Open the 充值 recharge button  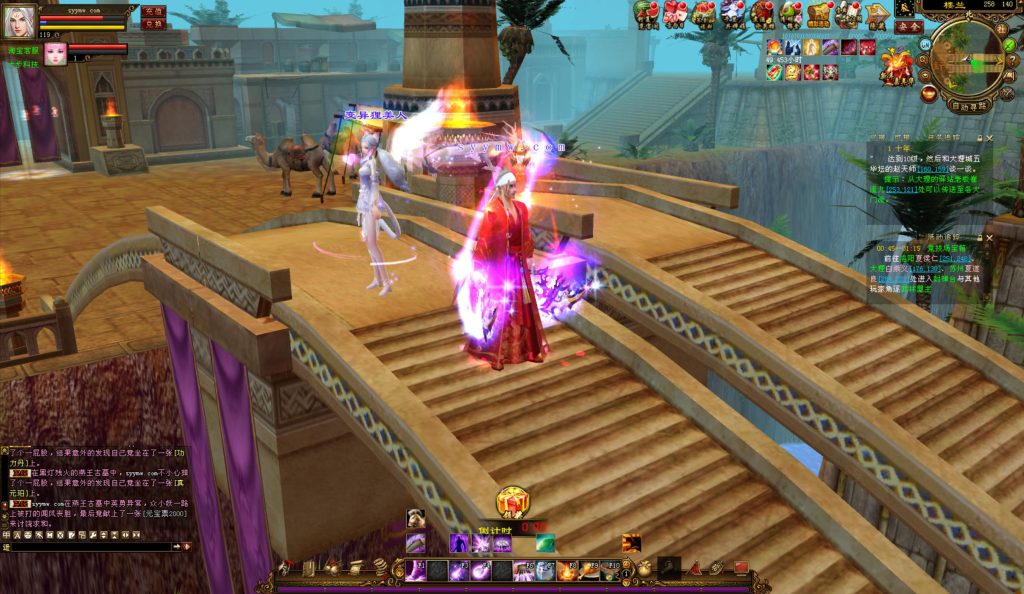(x=153, y=11)
